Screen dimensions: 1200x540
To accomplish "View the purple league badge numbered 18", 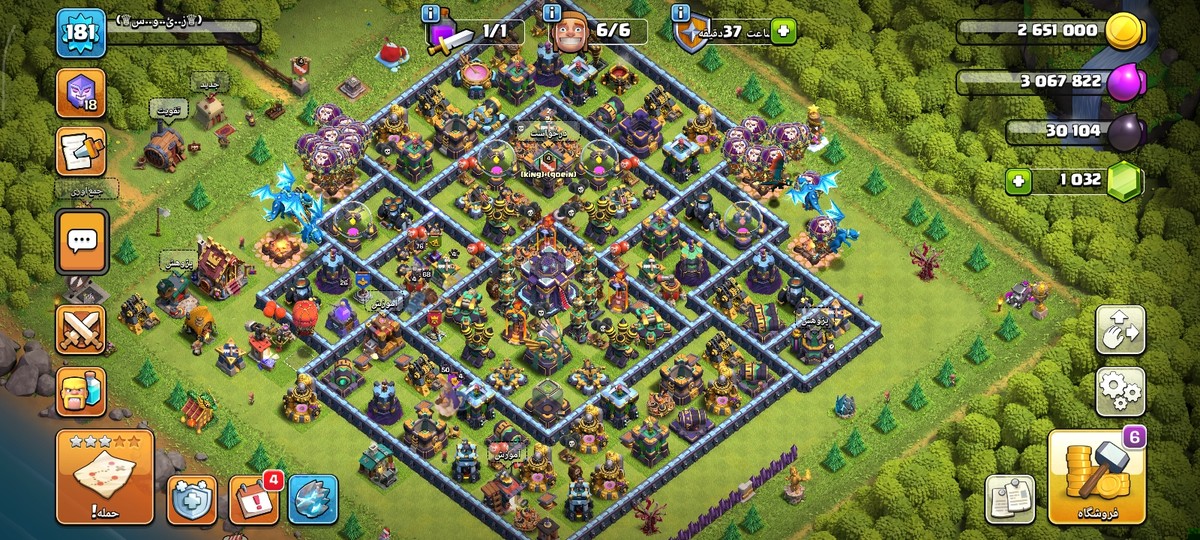I will click(81, 91).
